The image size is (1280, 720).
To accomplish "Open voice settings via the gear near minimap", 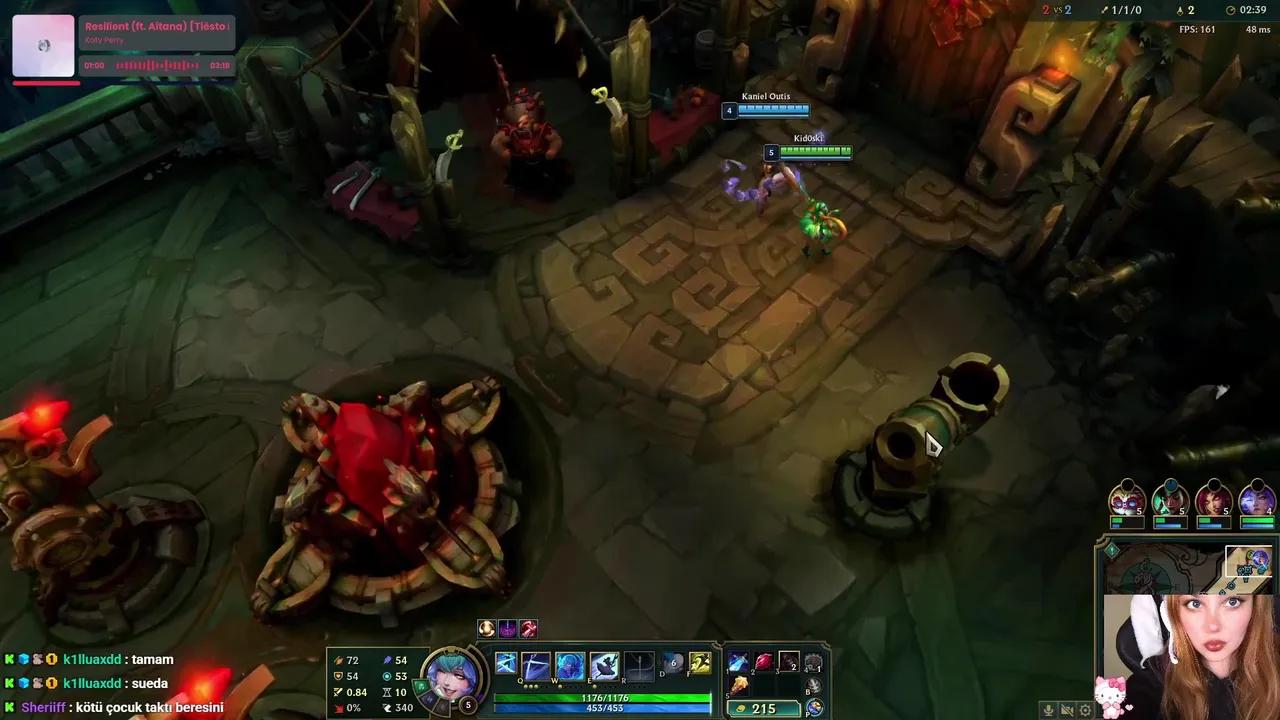I will pos(1085,709).
